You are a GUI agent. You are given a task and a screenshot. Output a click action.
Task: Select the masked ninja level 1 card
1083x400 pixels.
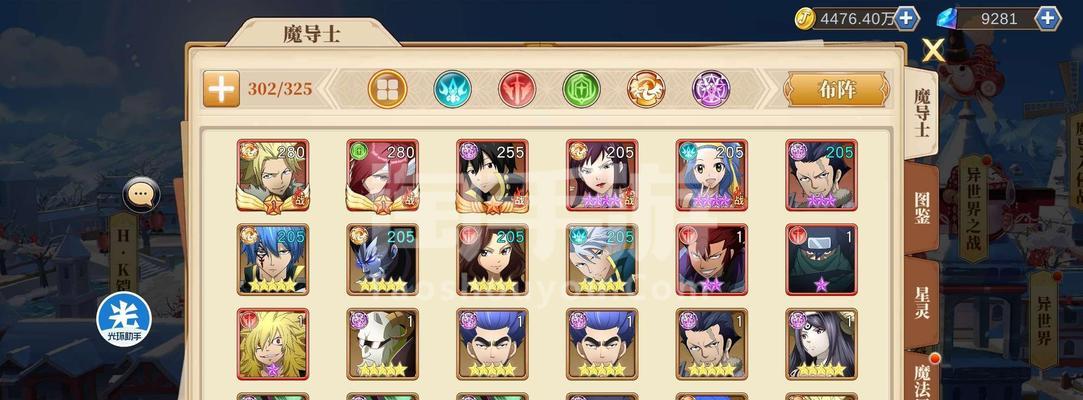[821, 259]
